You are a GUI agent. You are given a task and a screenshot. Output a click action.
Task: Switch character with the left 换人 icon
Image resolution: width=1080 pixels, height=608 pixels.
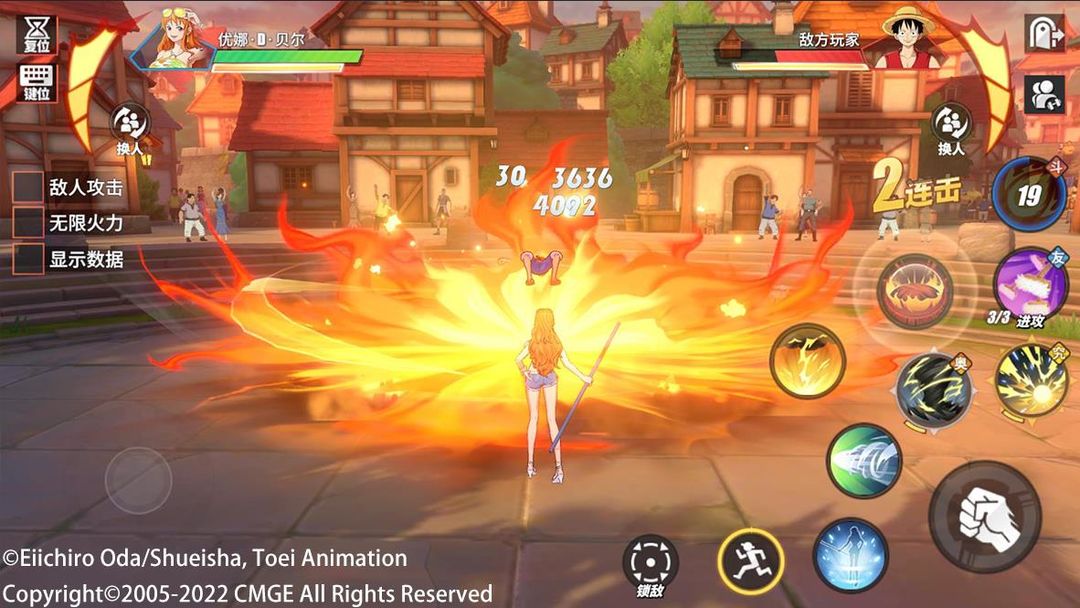click(x=129, y=125)
